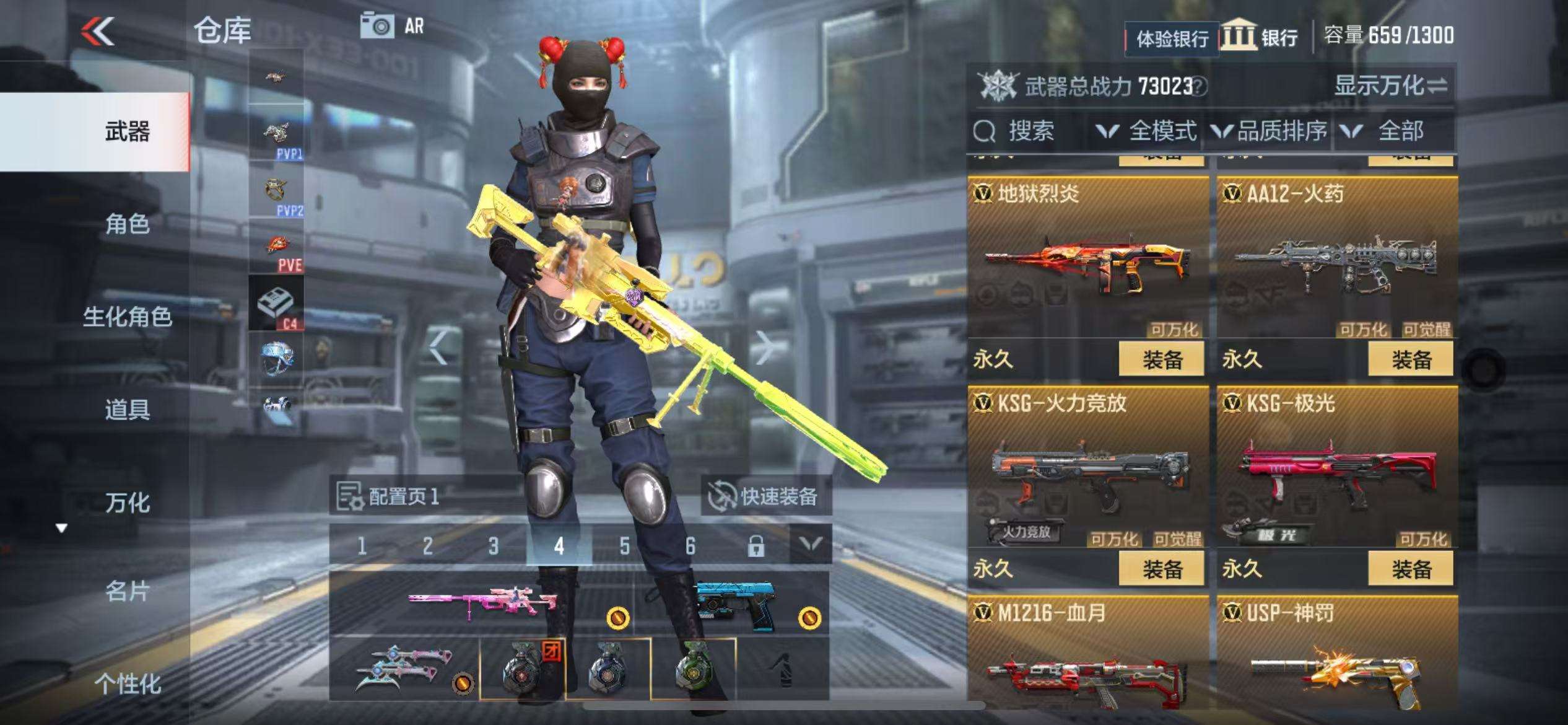Open the 道具 items category
This screenshot has width=1568, height=725.
(127, 410)
